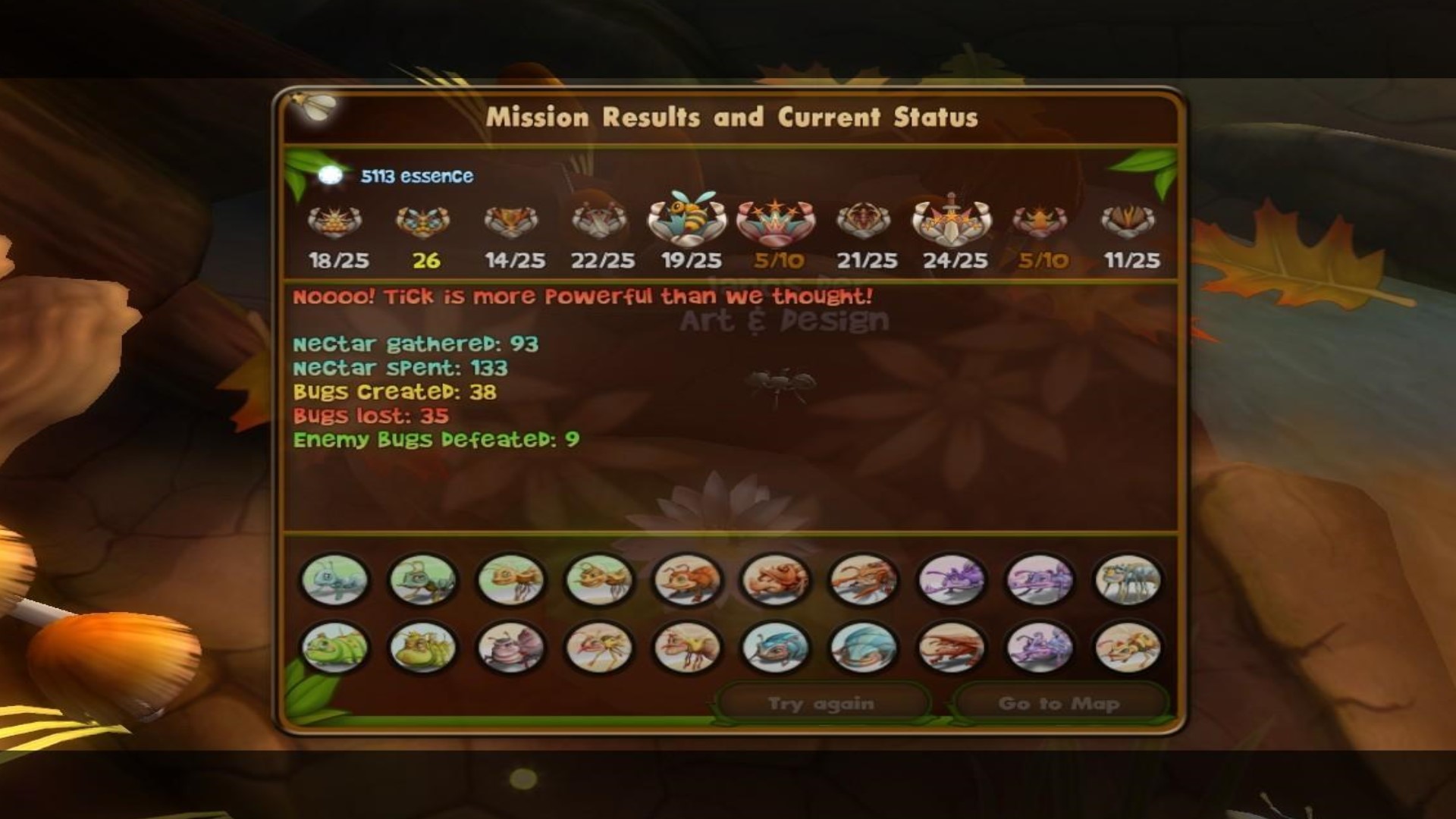Click the Try again button

821,703
